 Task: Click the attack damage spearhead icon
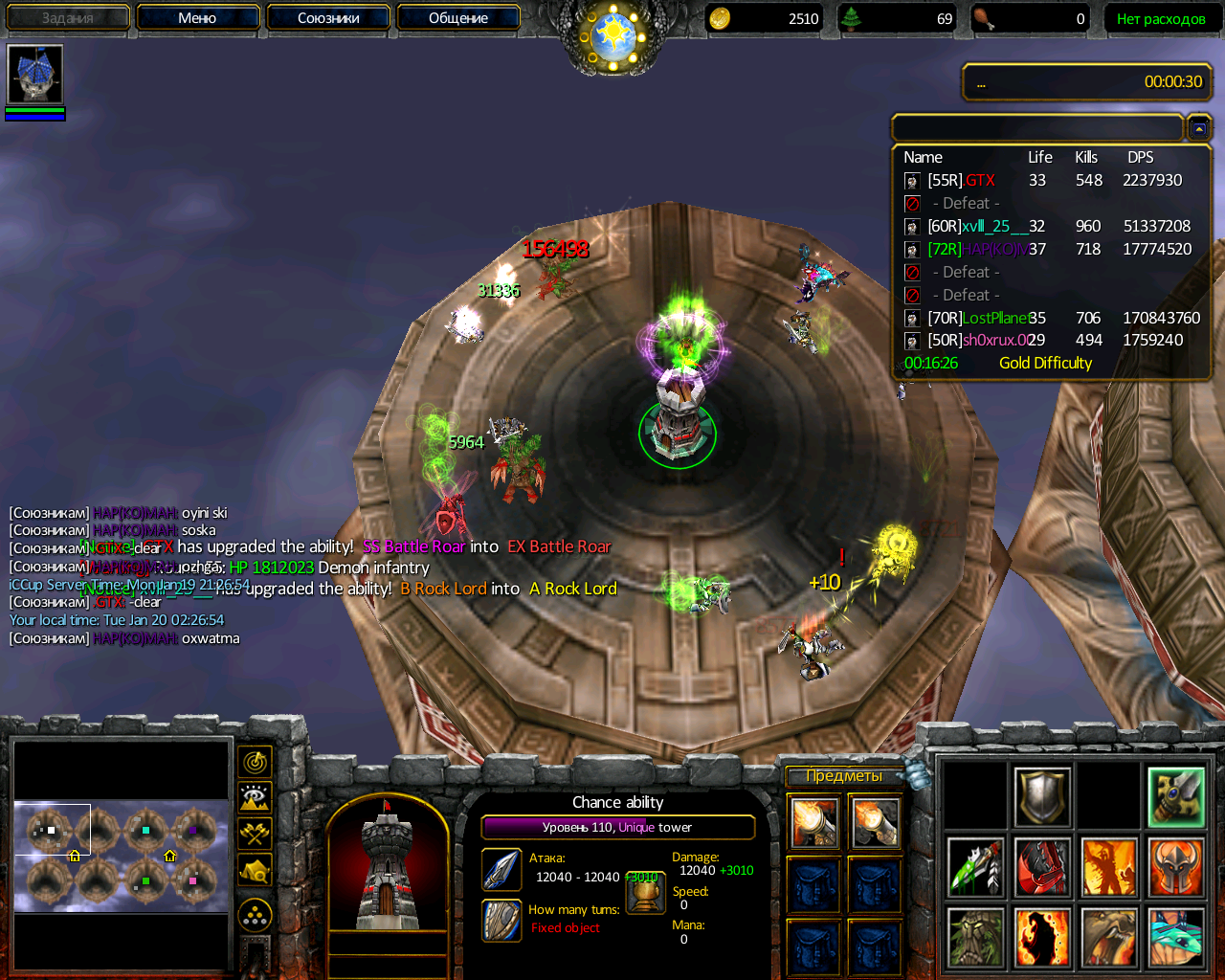(501, 869)
